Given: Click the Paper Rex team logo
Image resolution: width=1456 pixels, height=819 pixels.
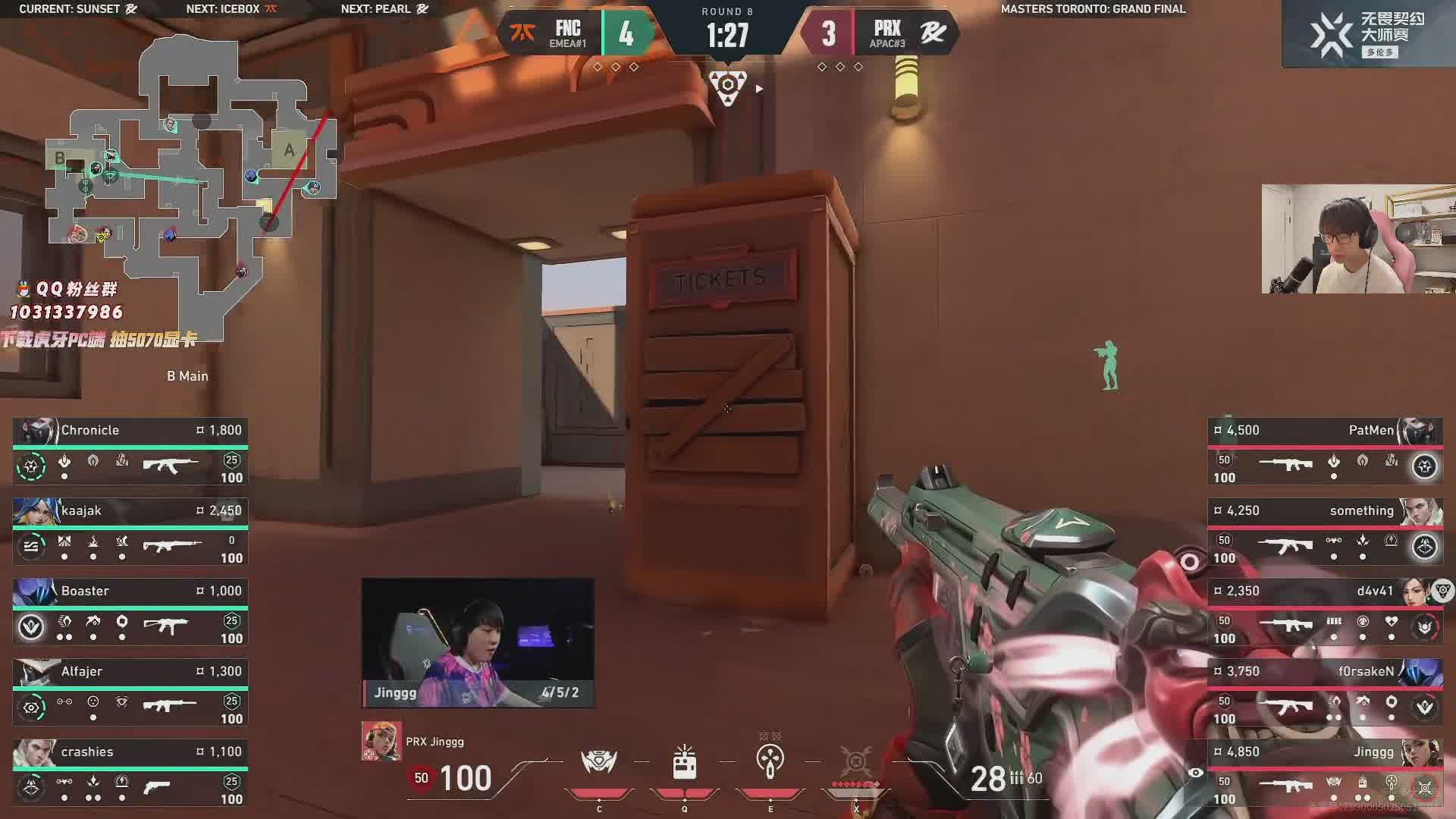Looking at the screenshot, I should pyautogui.click(x=933, y=33).
